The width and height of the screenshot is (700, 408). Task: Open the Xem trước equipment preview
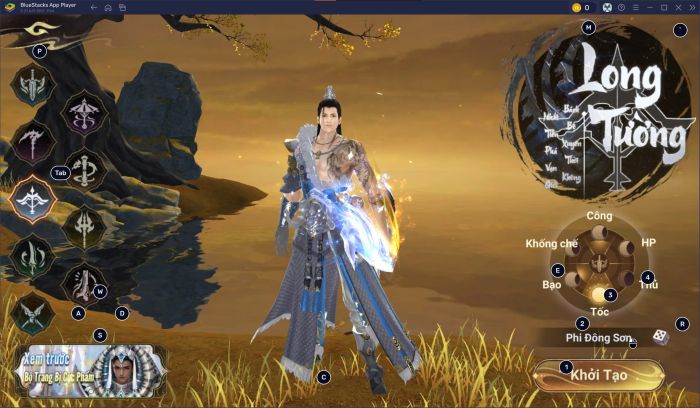(88, 370)
